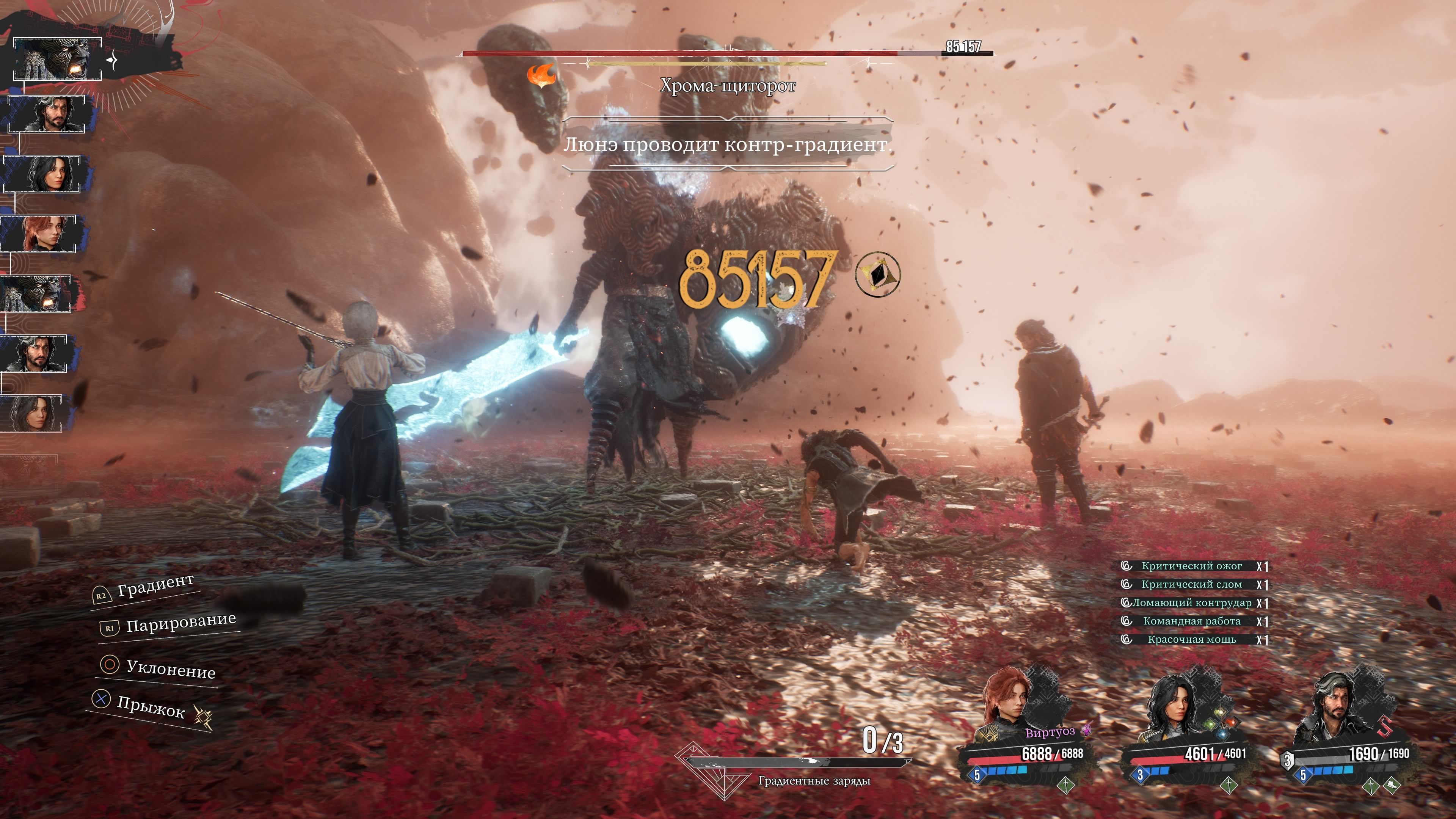Image resolution: width=1456 pixels, height=819 pixels.
Task: Select the Критический ожог effect entry
Action: coord(1191,566)
